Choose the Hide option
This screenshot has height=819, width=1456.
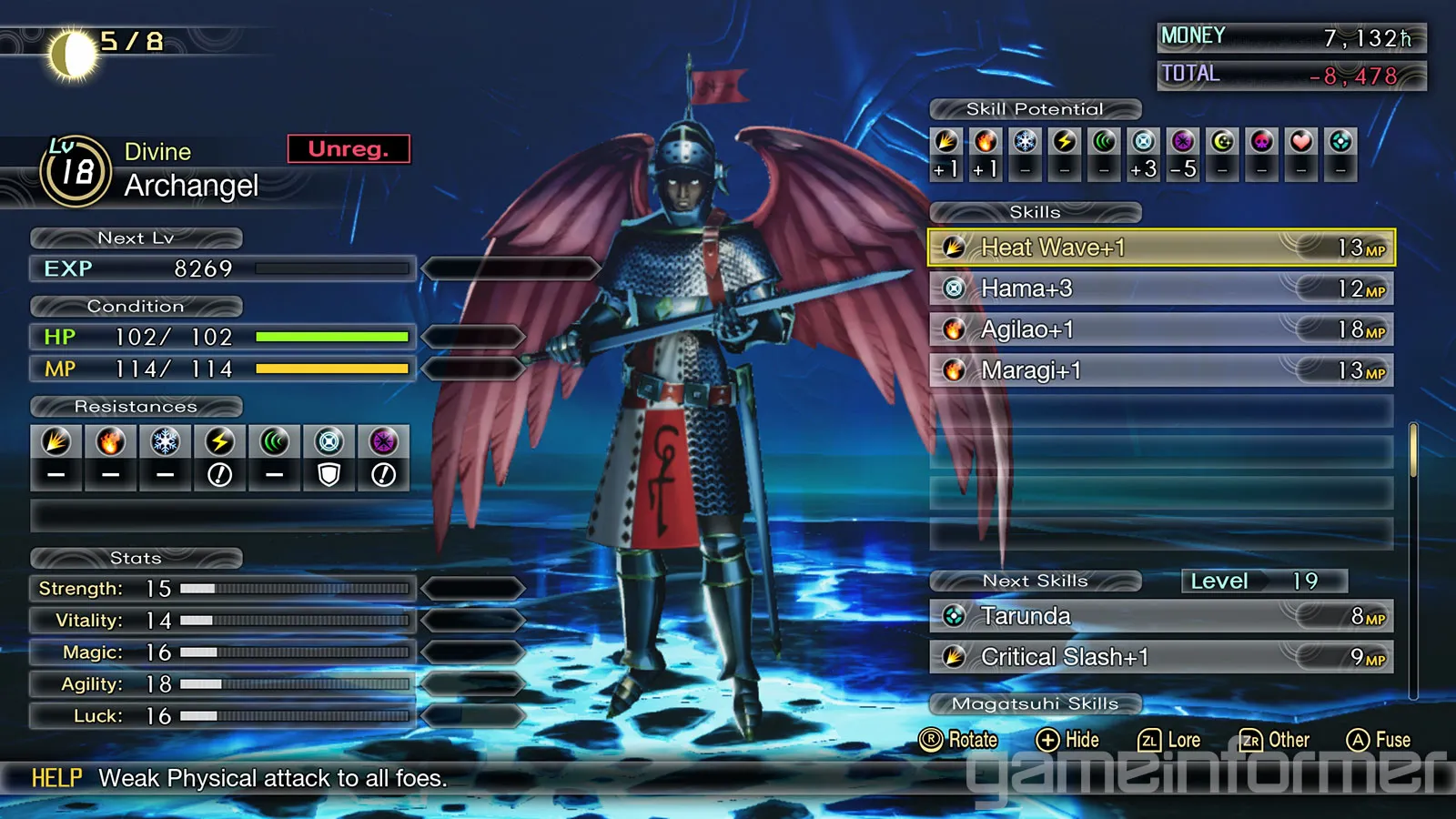click(x=1068, y=740)
